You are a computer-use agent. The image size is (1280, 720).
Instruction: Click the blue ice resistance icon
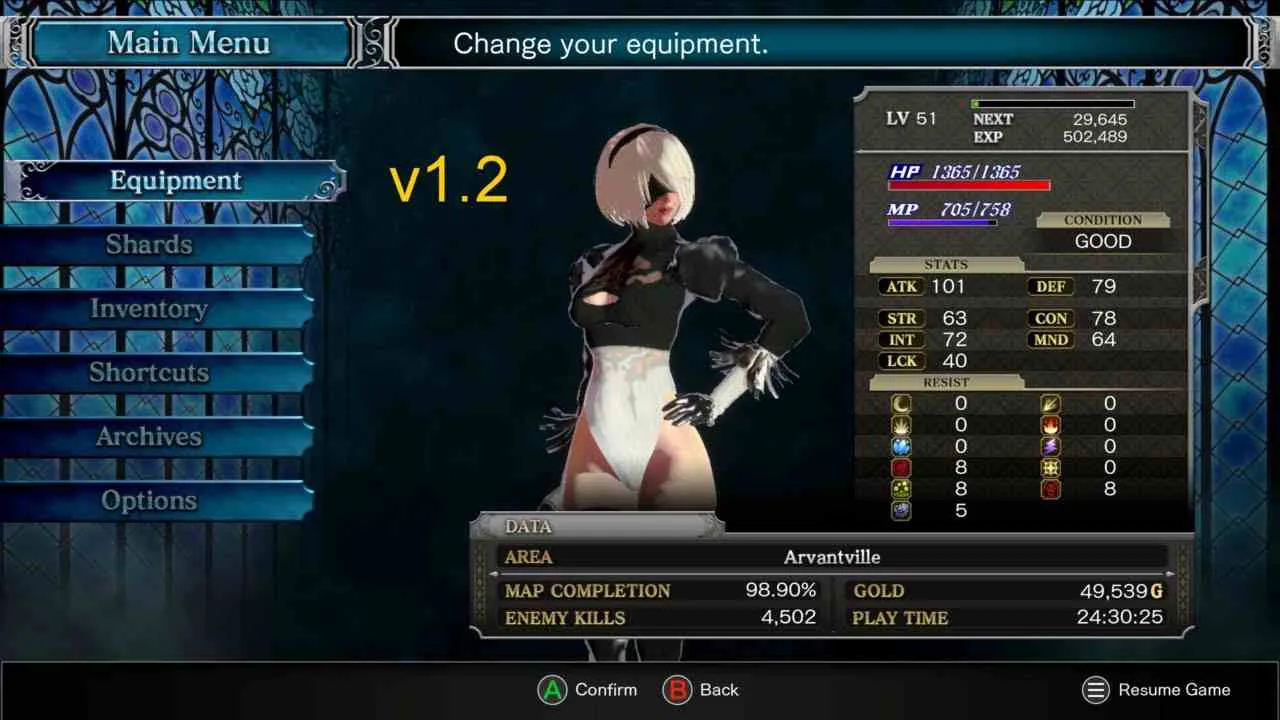pos(901,446)
